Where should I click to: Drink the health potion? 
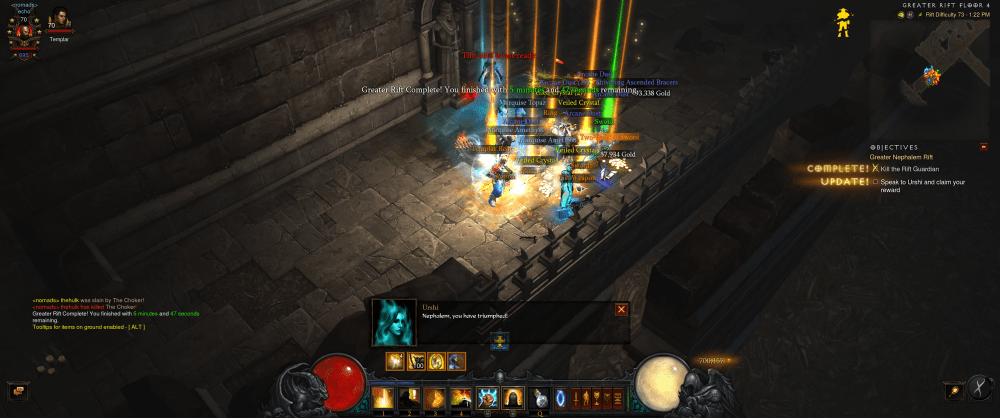[539, 399]
